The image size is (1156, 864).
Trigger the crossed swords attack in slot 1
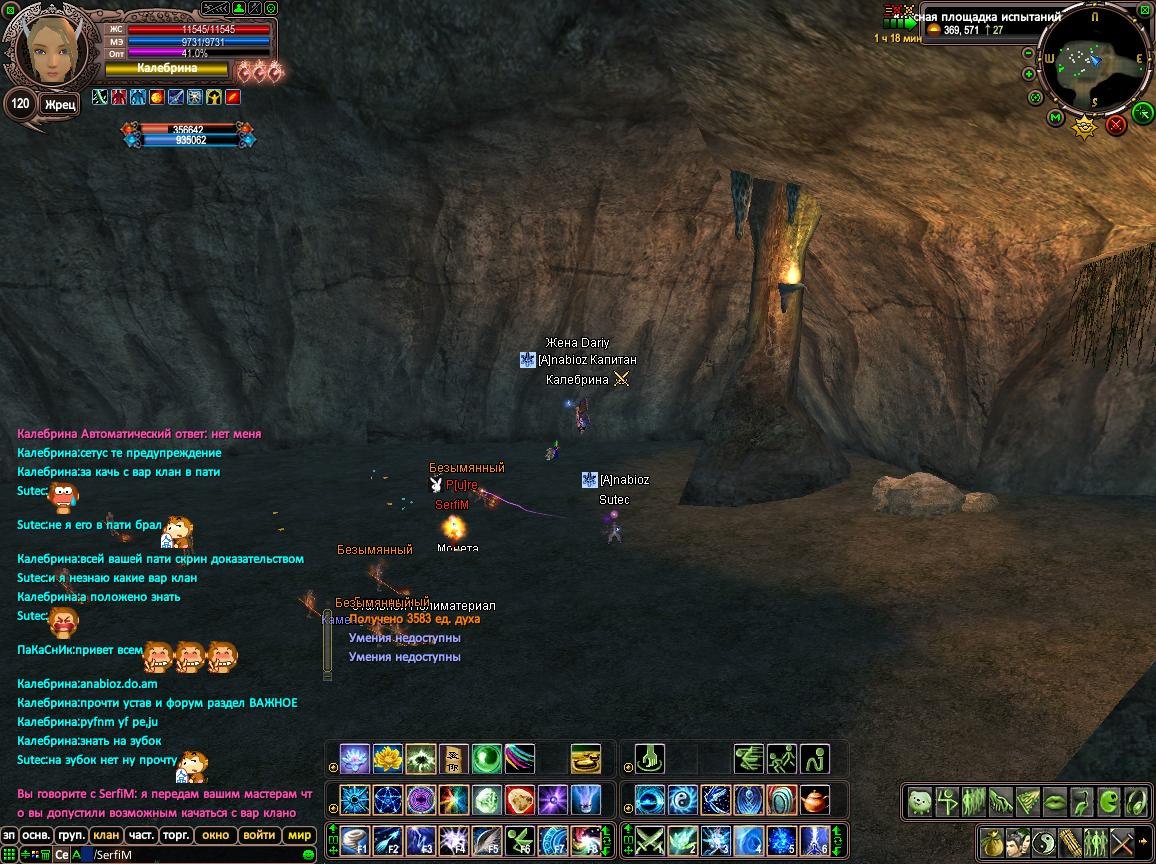click(650, 840)
